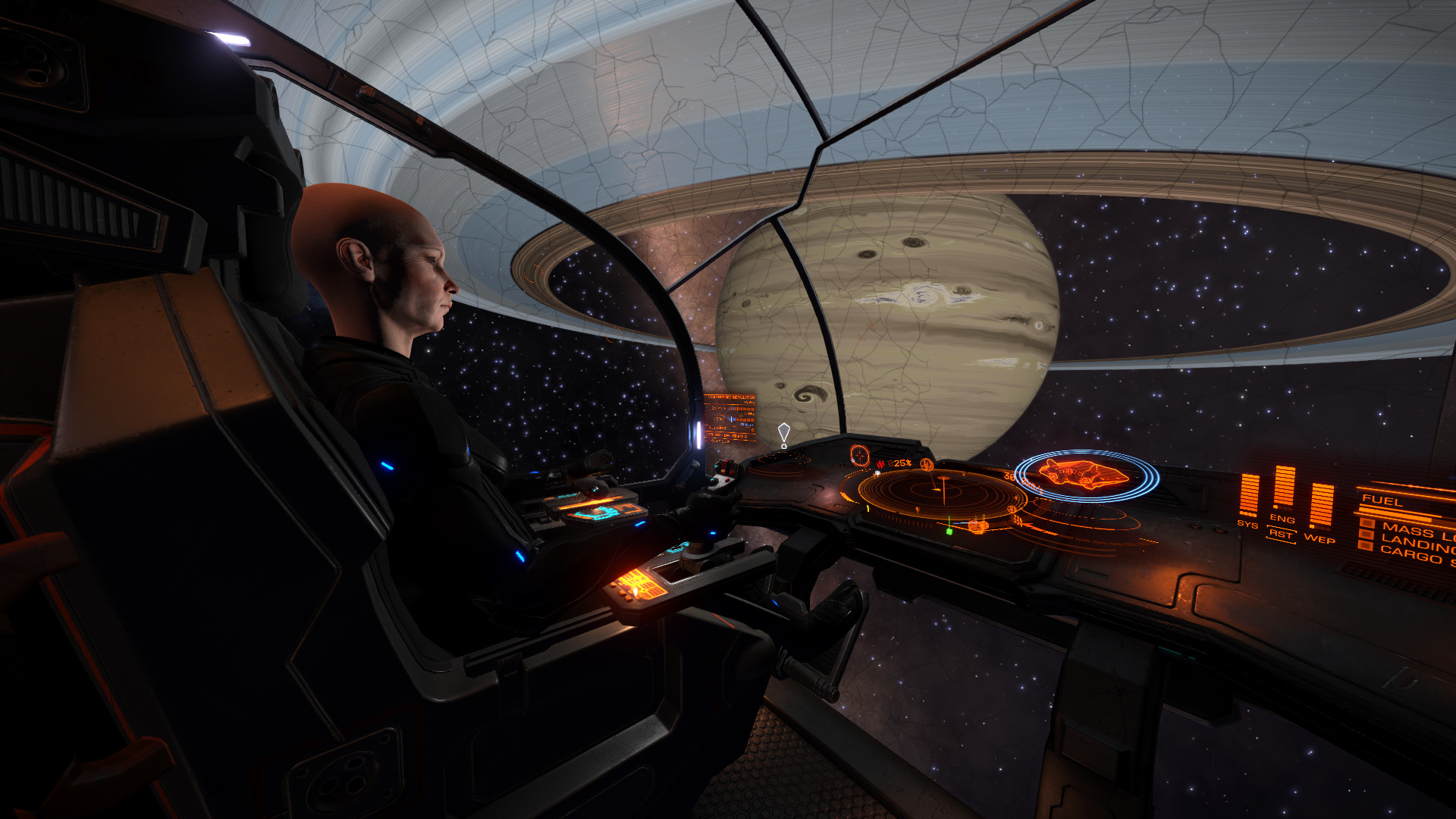Boost power to SYS
This screenshot has height=819, width=1456.
[1247, 524]
